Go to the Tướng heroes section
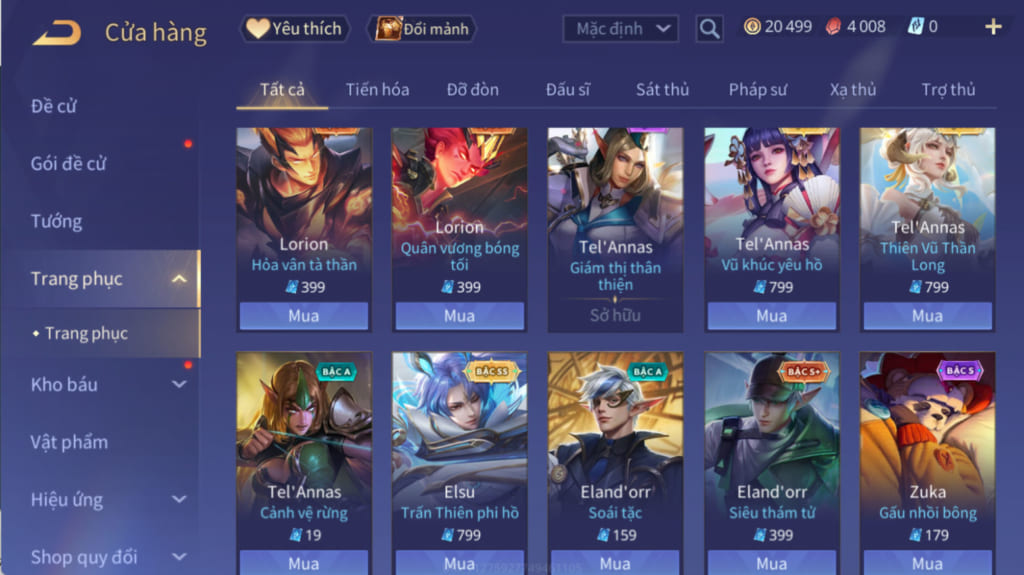The width and height of the screenshot is (1024, 575). click(x=56, y=221)
